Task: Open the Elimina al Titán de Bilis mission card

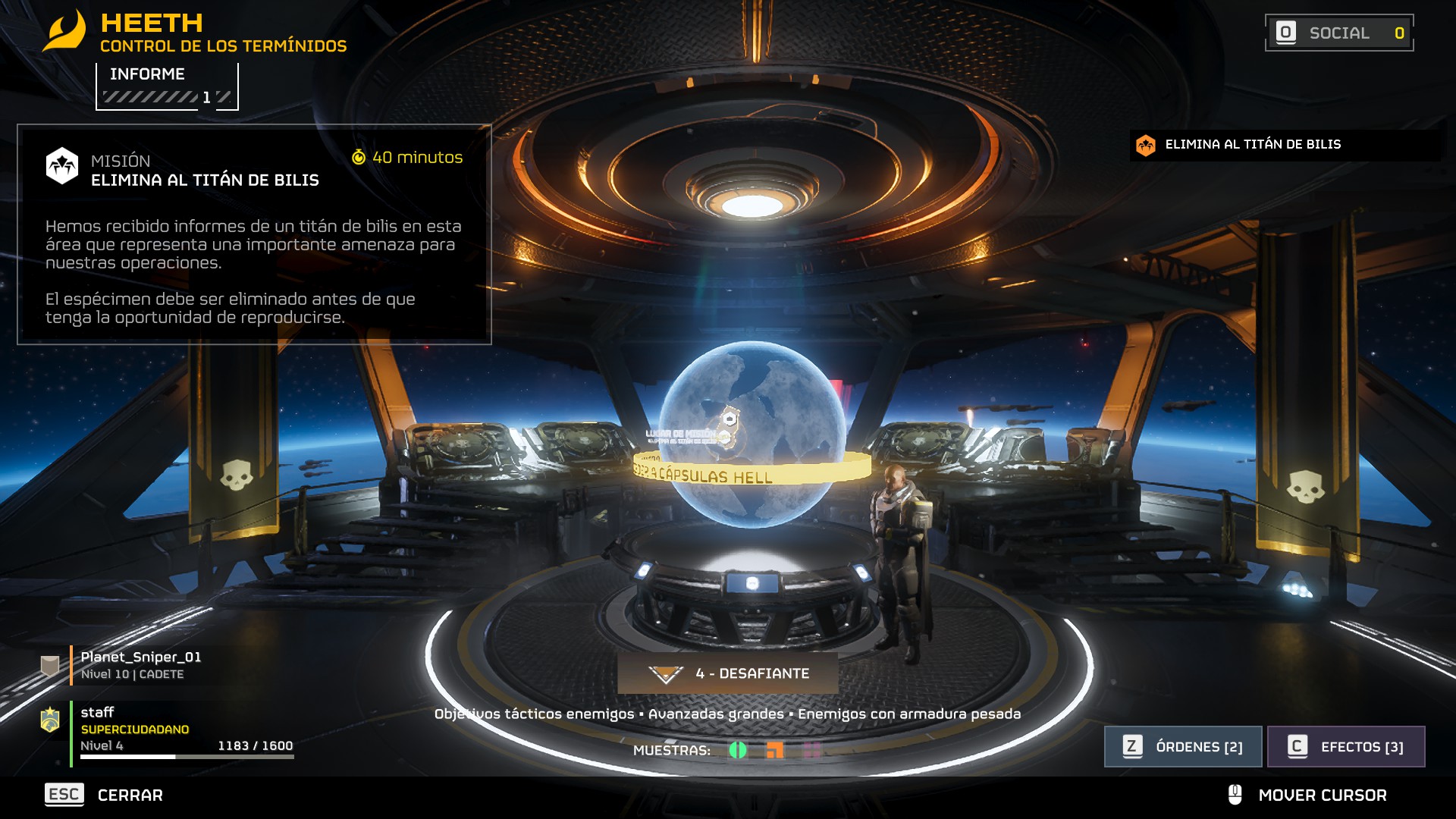Action: 254,234
